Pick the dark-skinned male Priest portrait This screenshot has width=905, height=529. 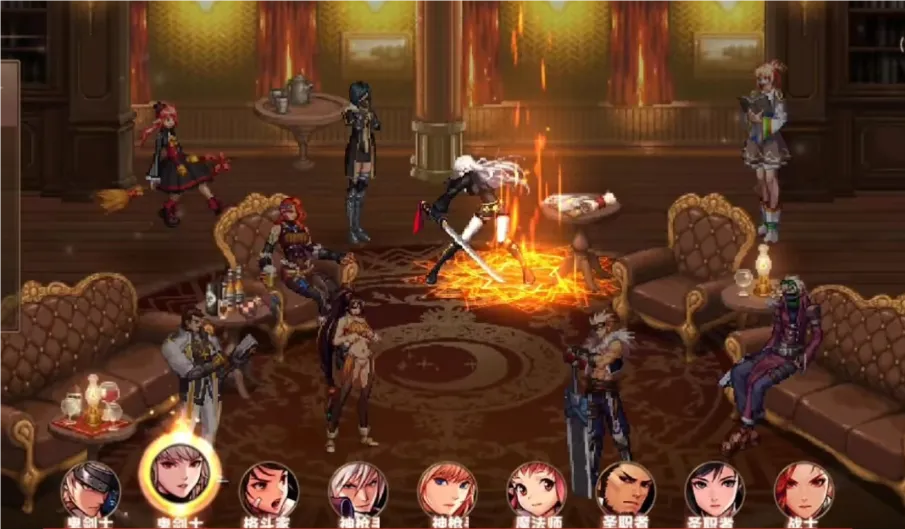(x=626, y=489)
